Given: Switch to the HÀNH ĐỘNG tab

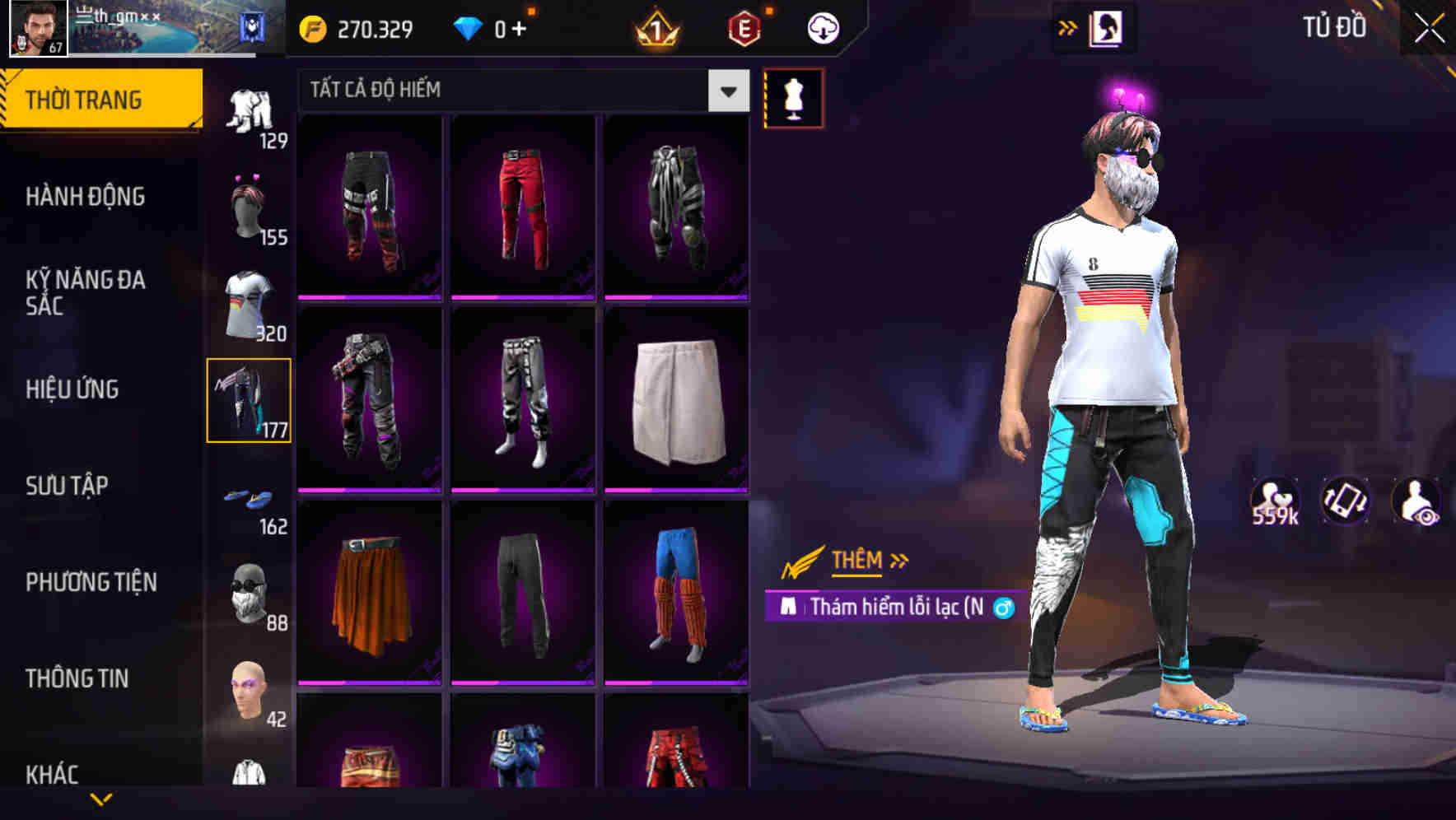Looking at the screenshot, I should (86, 198).
